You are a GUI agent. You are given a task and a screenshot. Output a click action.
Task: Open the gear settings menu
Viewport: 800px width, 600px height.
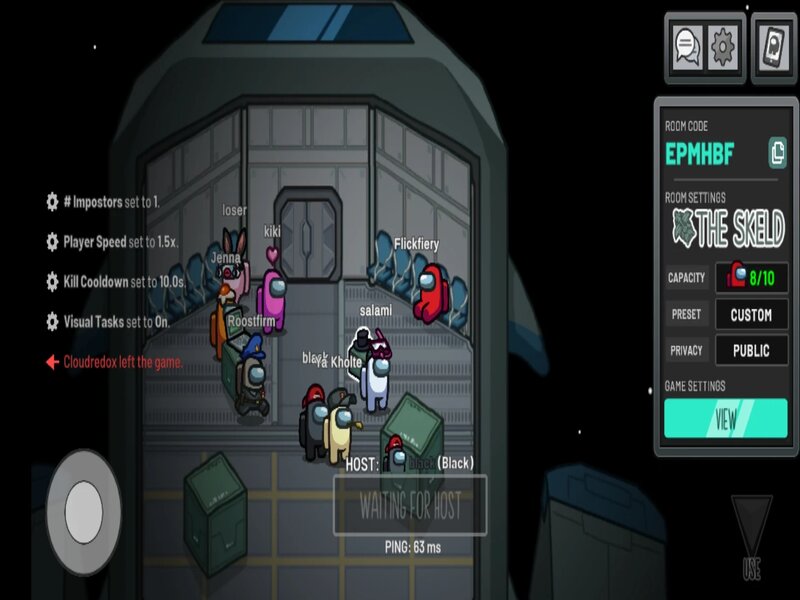tap(723, 46)
